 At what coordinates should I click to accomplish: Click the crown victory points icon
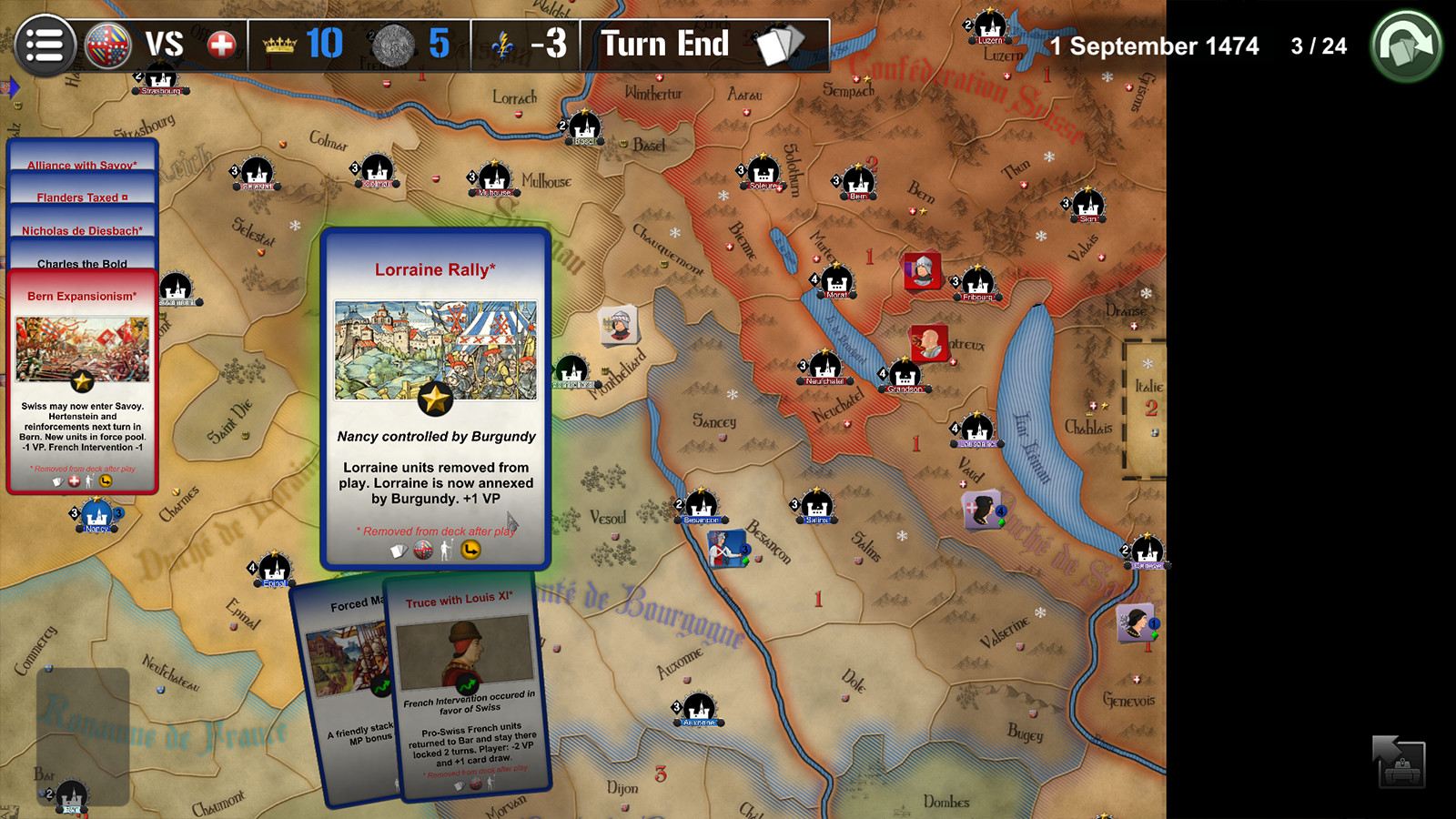279,44
